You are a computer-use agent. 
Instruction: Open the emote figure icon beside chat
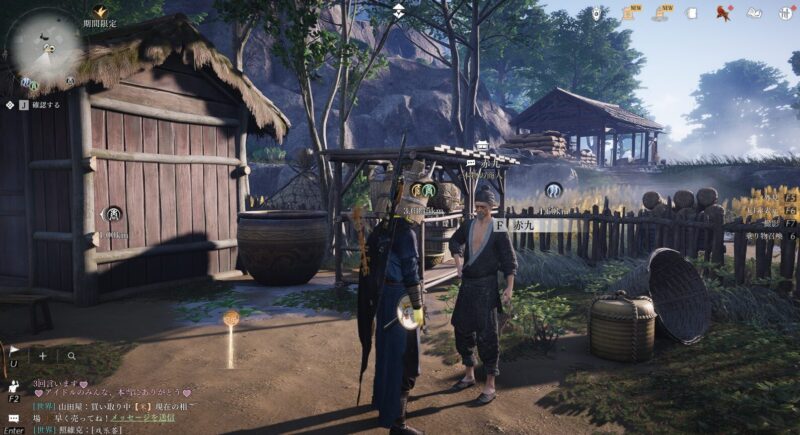[13, 385]
